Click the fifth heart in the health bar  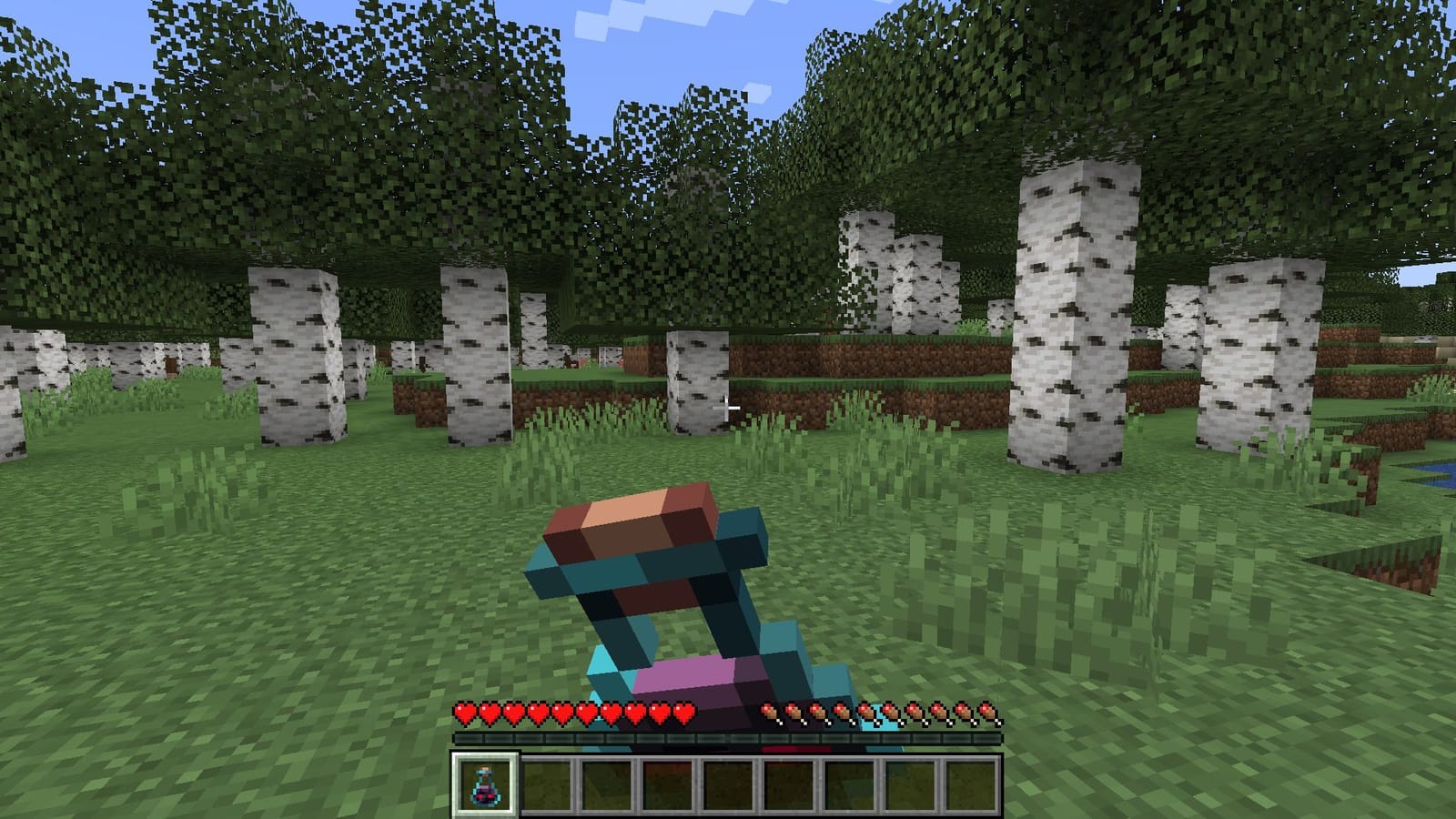click(x=562, y=713)
